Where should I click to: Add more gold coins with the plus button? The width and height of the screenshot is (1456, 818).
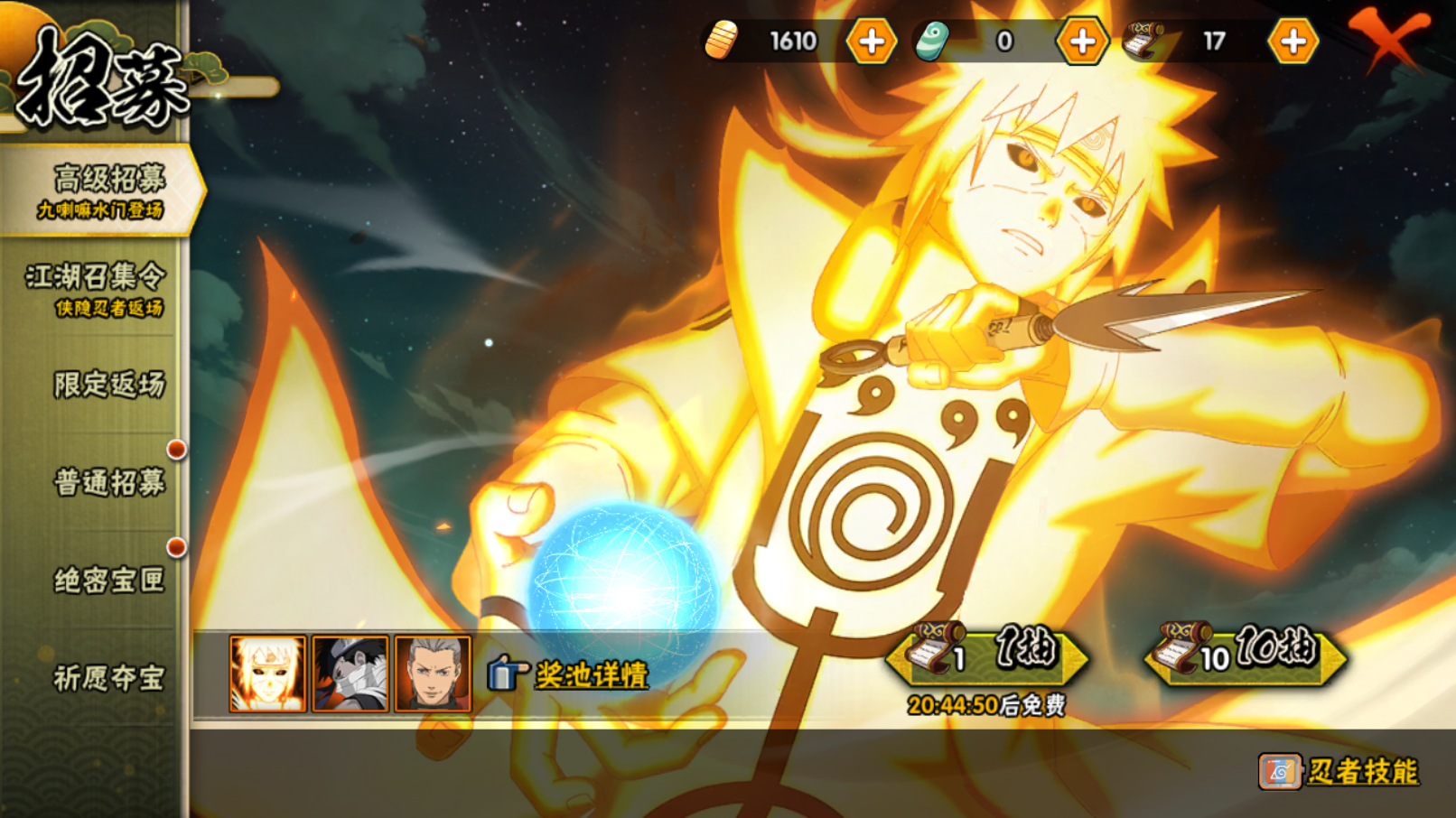coord(872,42)
